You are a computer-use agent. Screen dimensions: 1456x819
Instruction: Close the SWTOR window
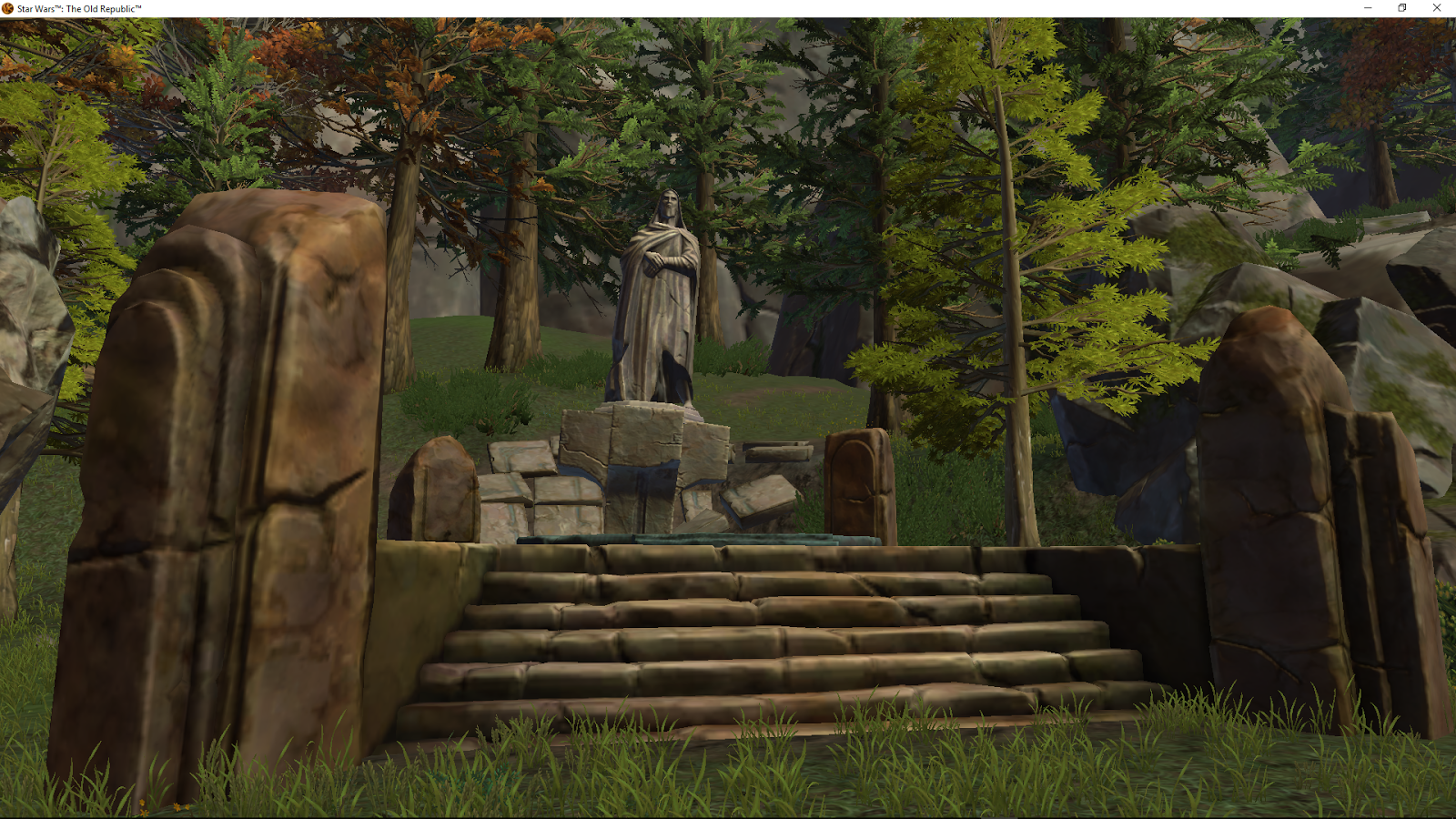pos(1437,7)
